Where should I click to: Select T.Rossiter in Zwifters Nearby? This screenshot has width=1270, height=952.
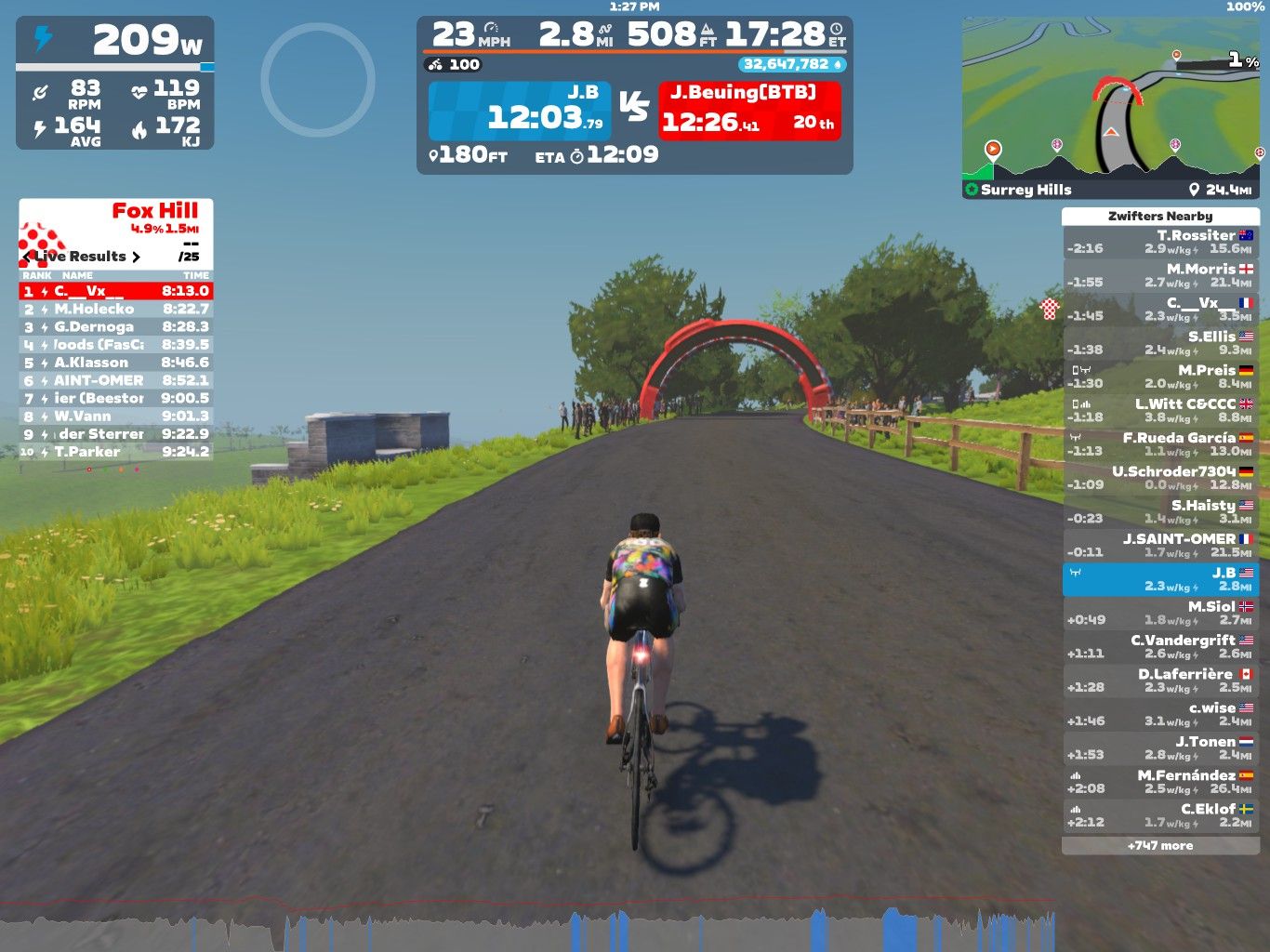click(1160, 242)
